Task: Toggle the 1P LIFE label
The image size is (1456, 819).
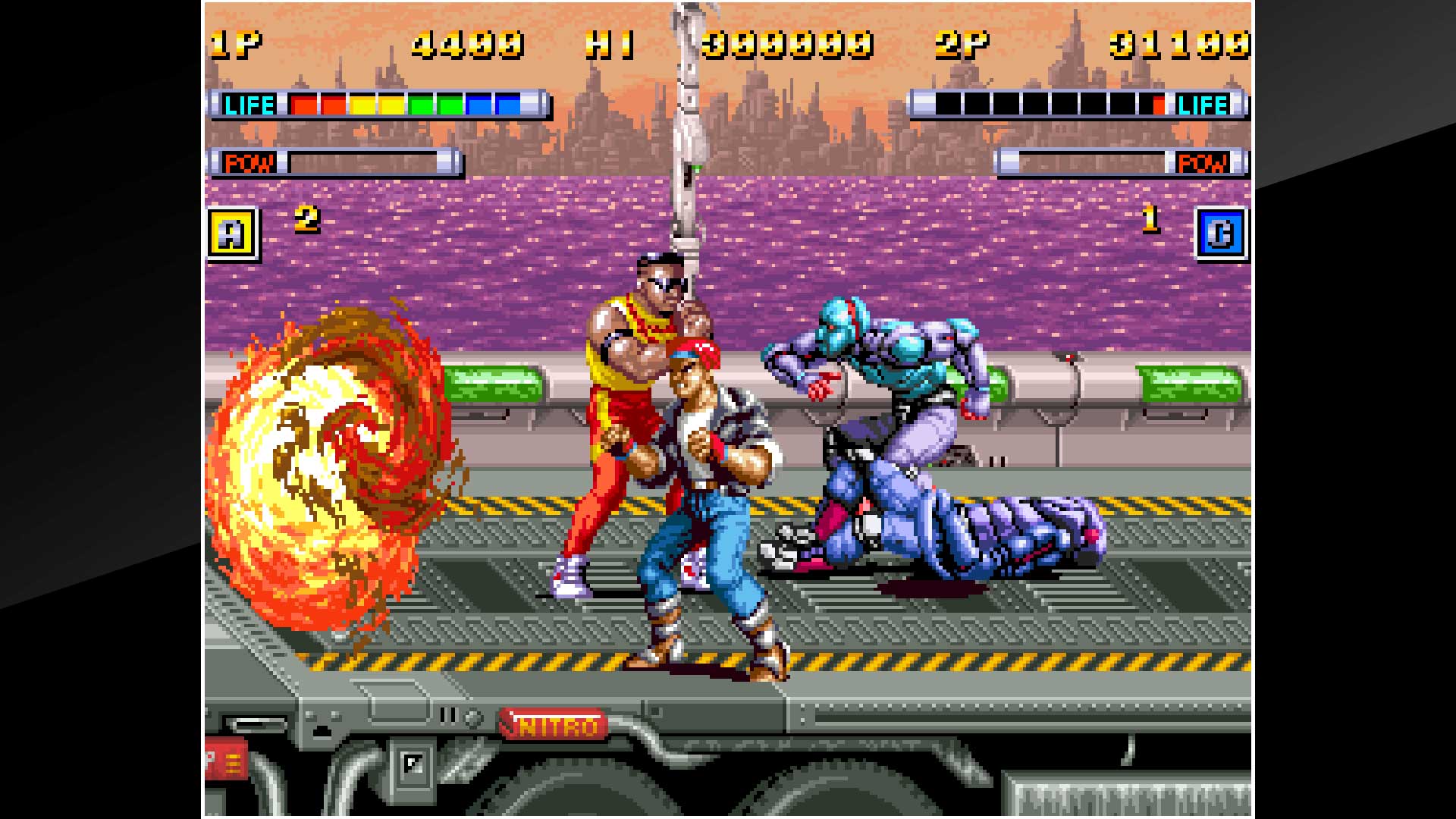Action: point(250,104)
